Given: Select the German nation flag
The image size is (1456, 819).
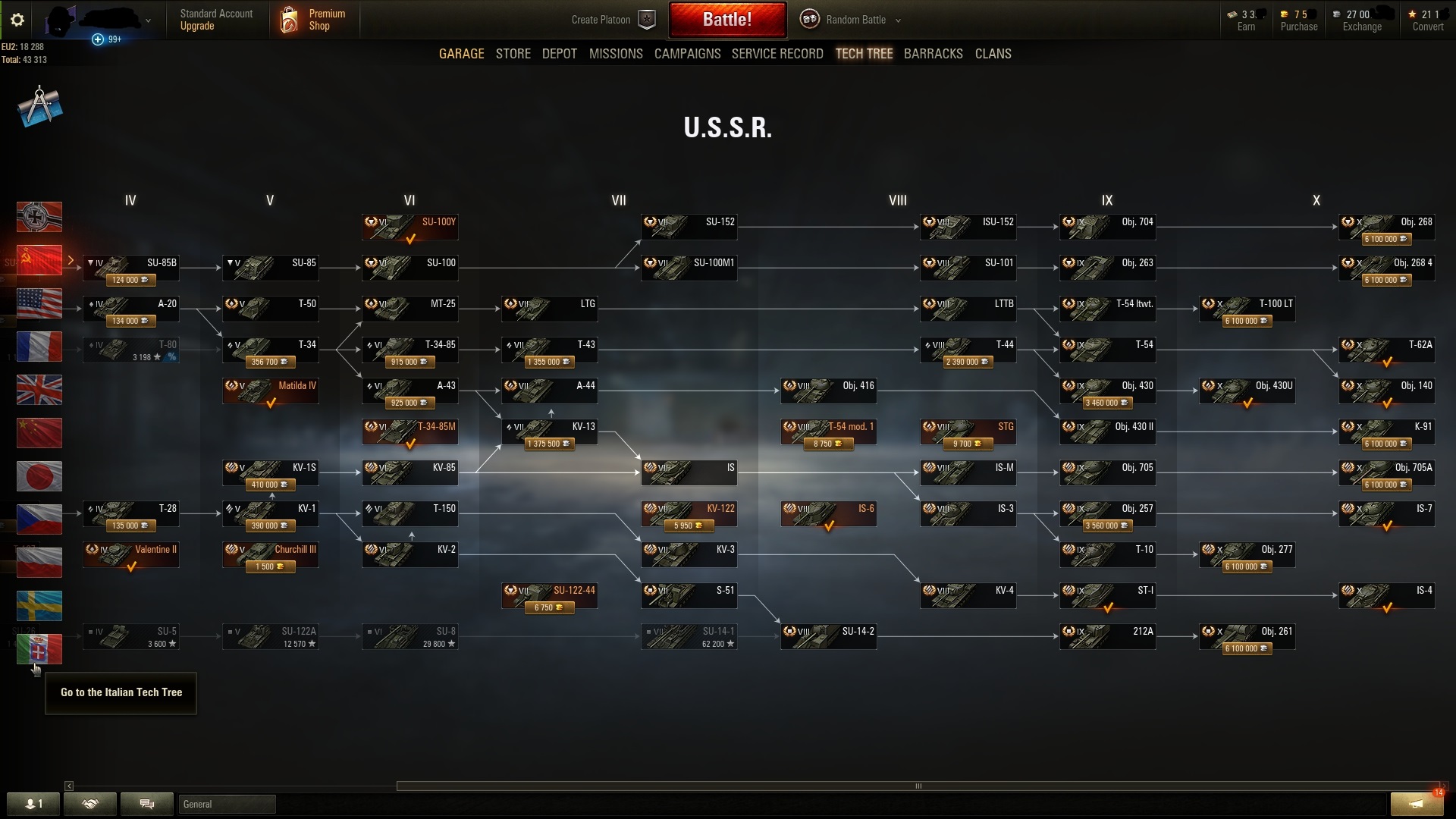Looking at the screenshot, I should [x=39, y=217].
